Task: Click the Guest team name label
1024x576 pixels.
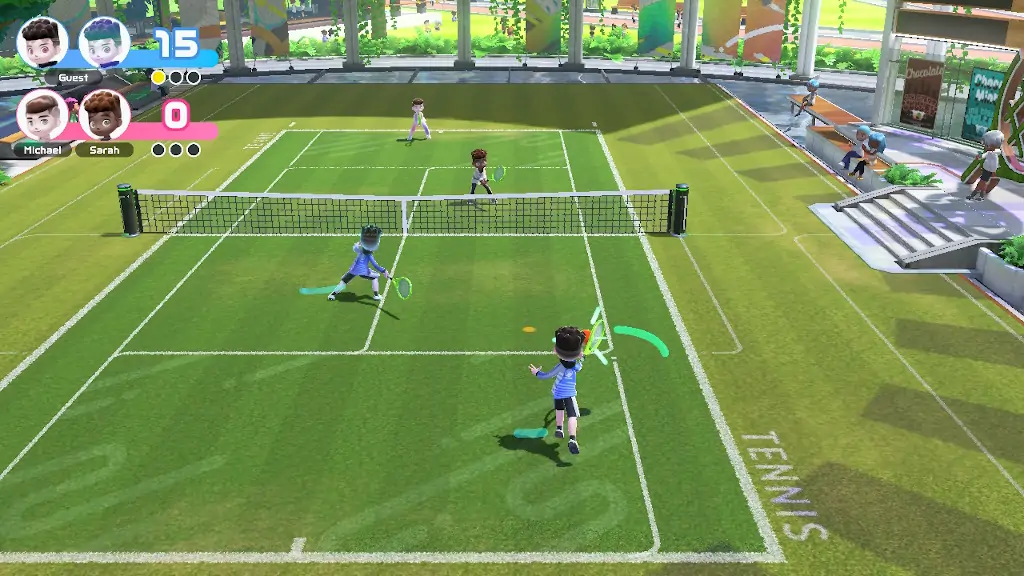Action: [73, 77]
